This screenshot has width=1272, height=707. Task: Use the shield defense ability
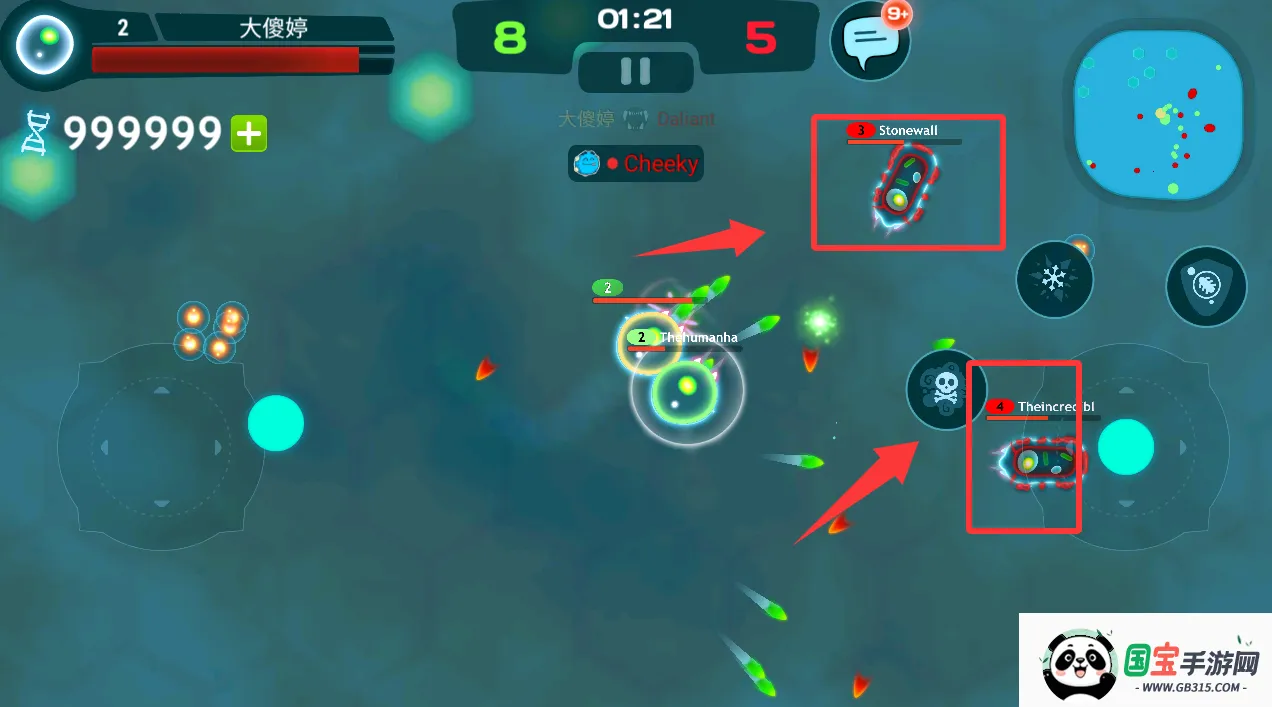click(1206, 287)
